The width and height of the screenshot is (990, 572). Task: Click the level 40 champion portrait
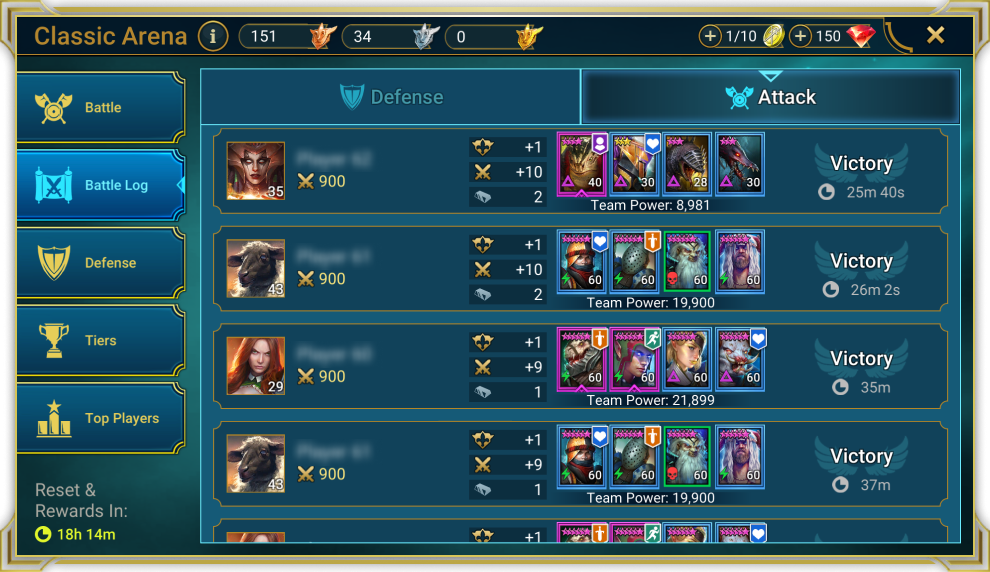pos(582,165)
